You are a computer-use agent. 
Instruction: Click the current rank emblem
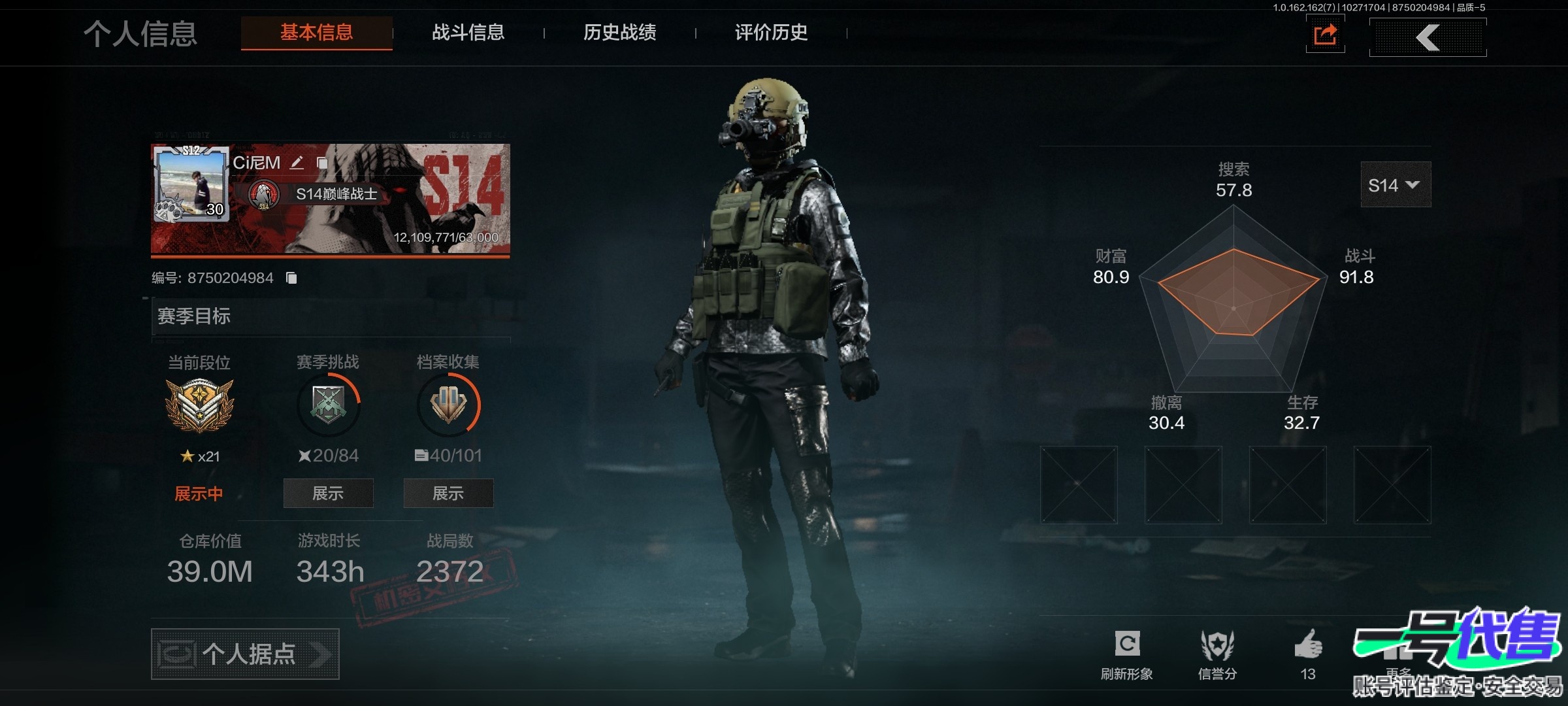(199, 405)
